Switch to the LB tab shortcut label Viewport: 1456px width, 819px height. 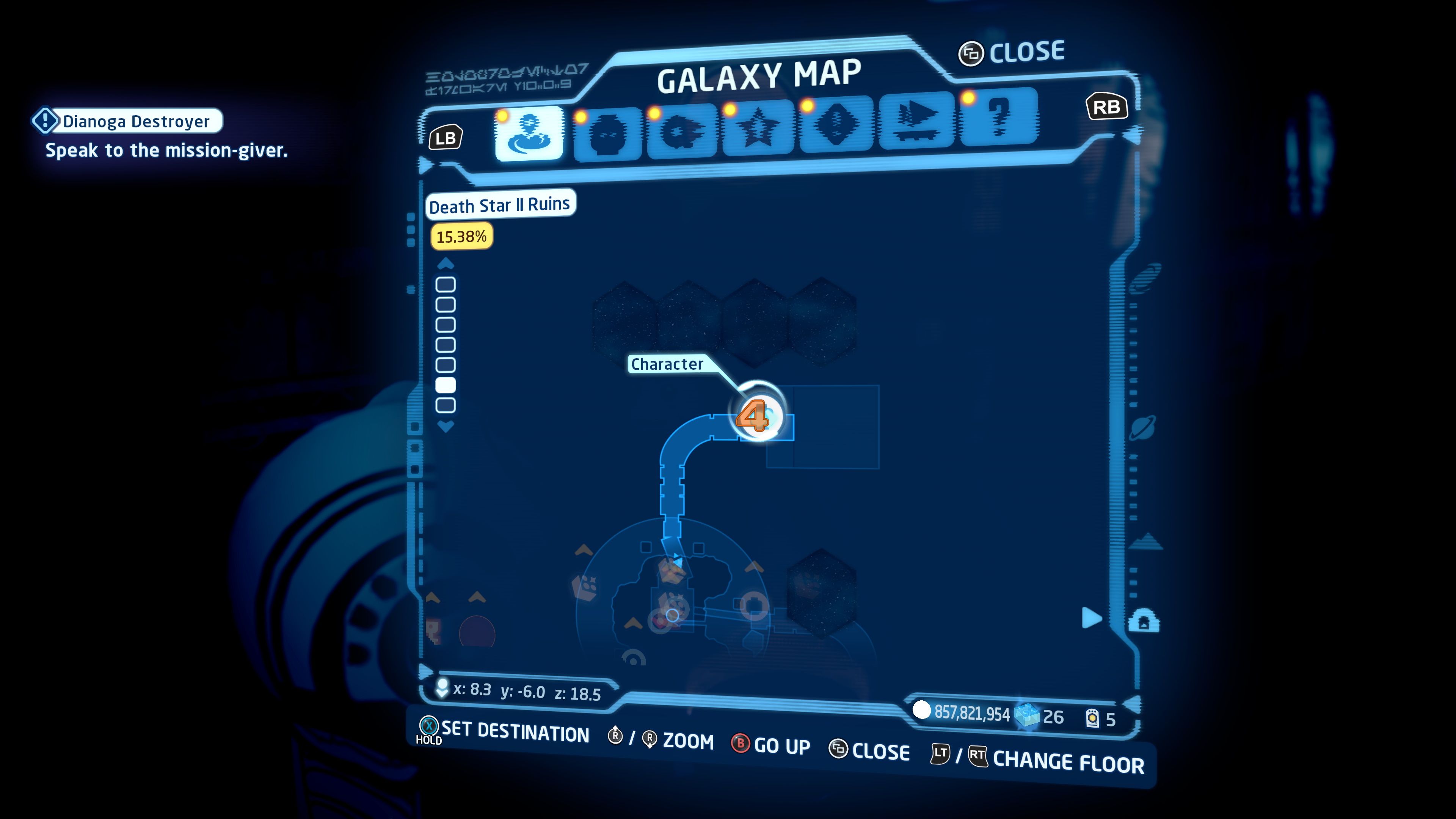pos(446,137)
